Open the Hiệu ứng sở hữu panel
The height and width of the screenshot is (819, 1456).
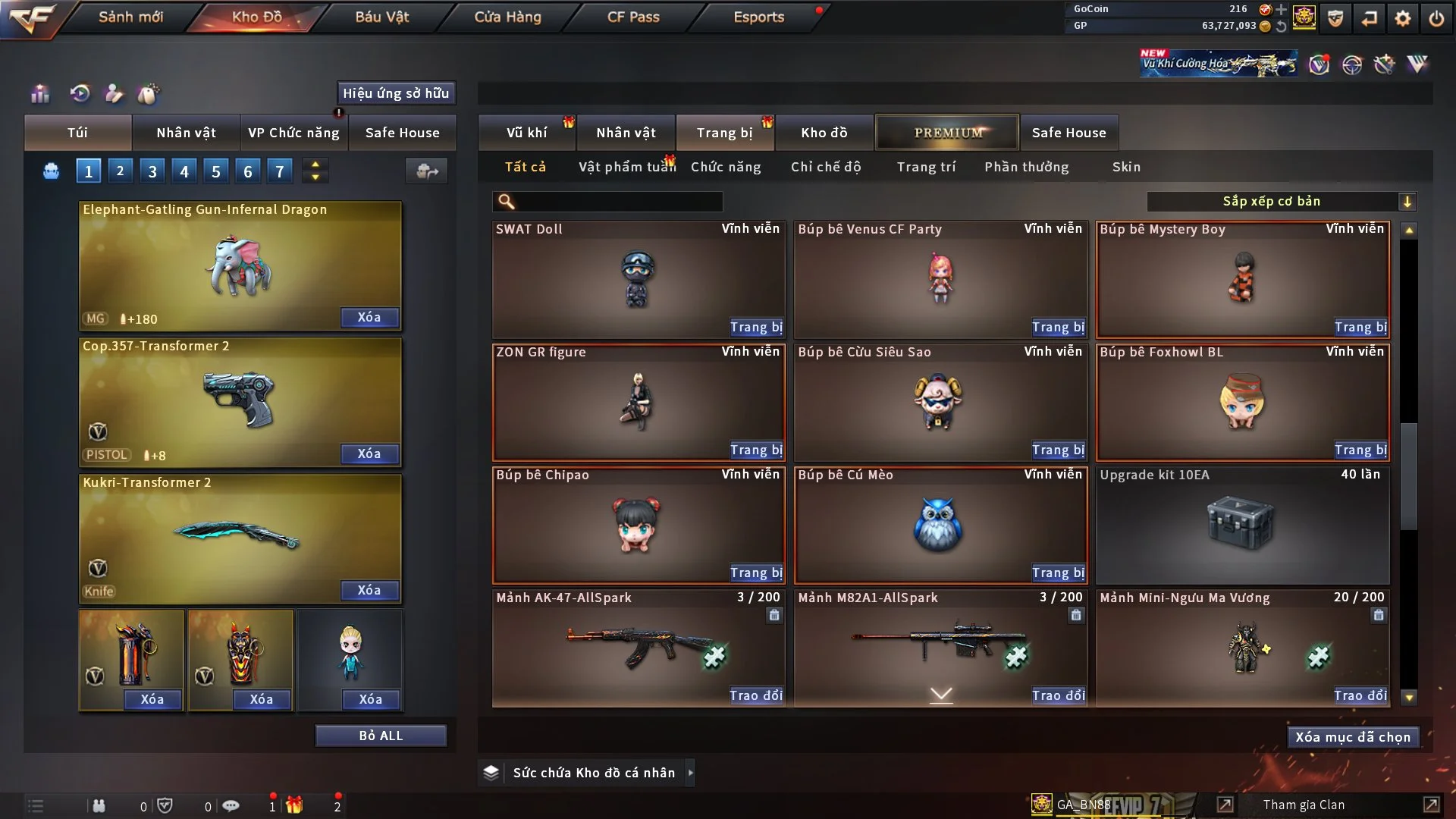pyautogui.click(x=395, y=93)
